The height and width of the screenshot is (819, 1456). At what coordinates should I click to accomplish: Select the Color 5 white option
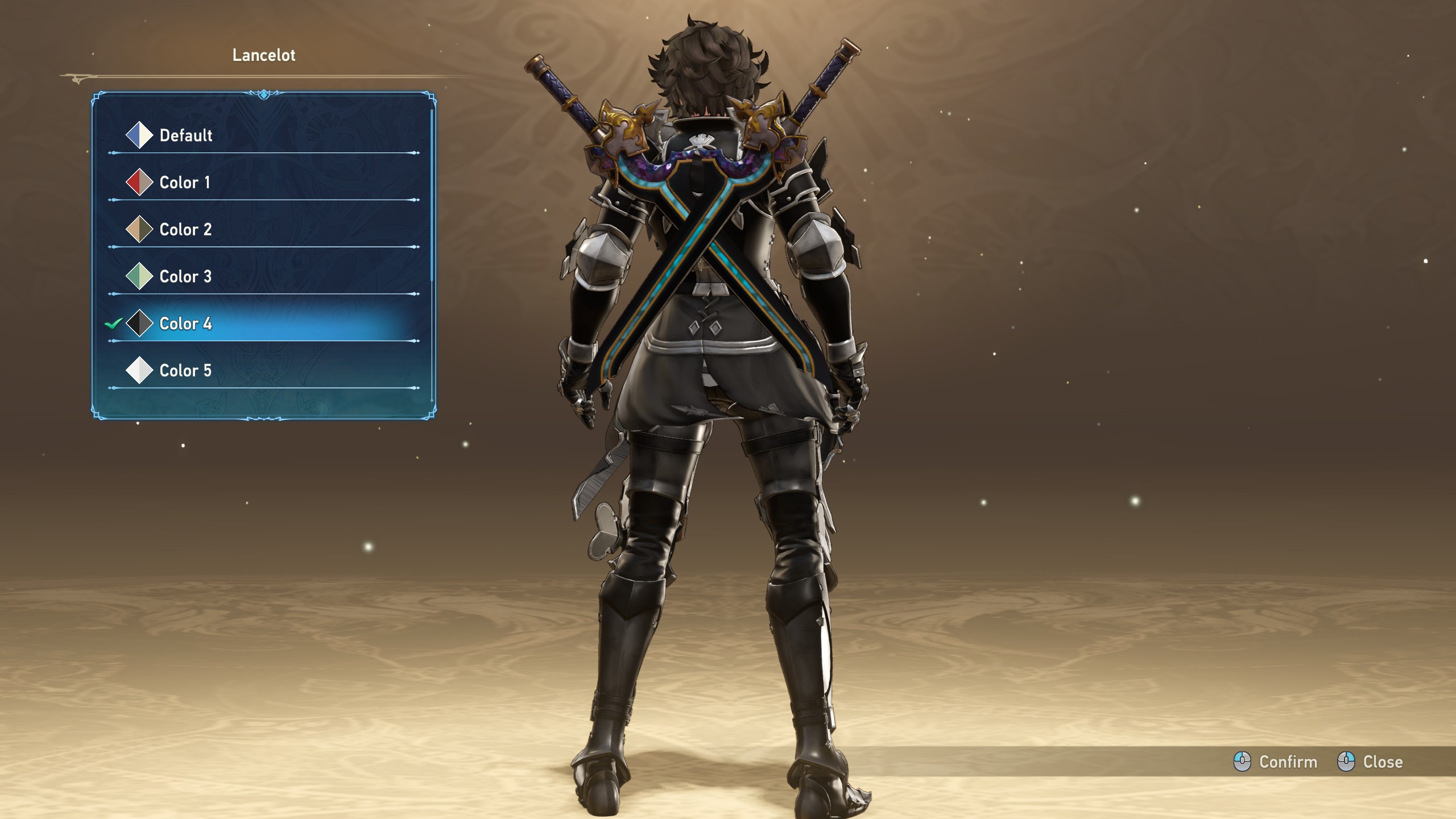click(185, 371)
